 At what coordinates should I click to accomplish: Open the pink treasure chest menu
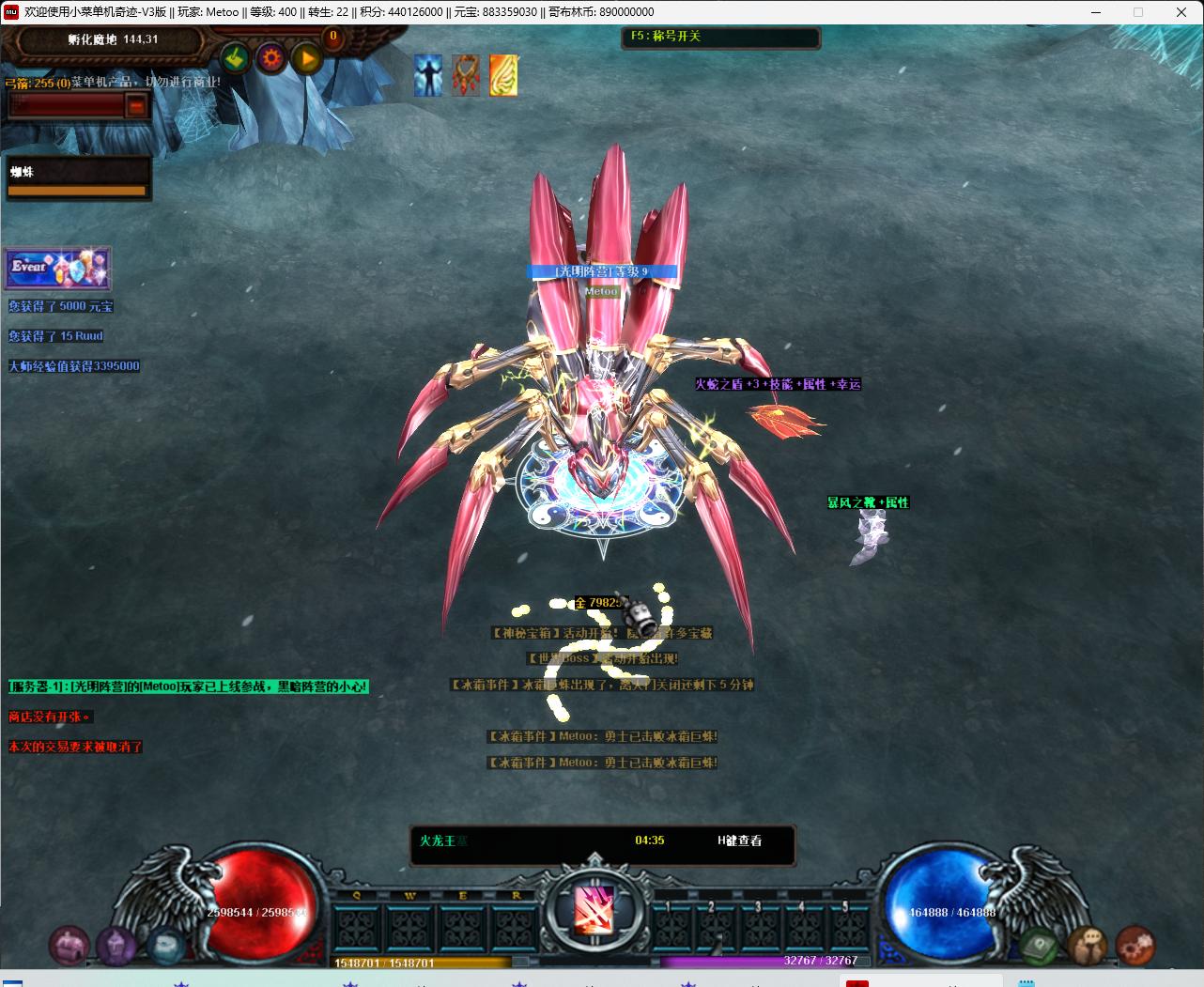68,945
